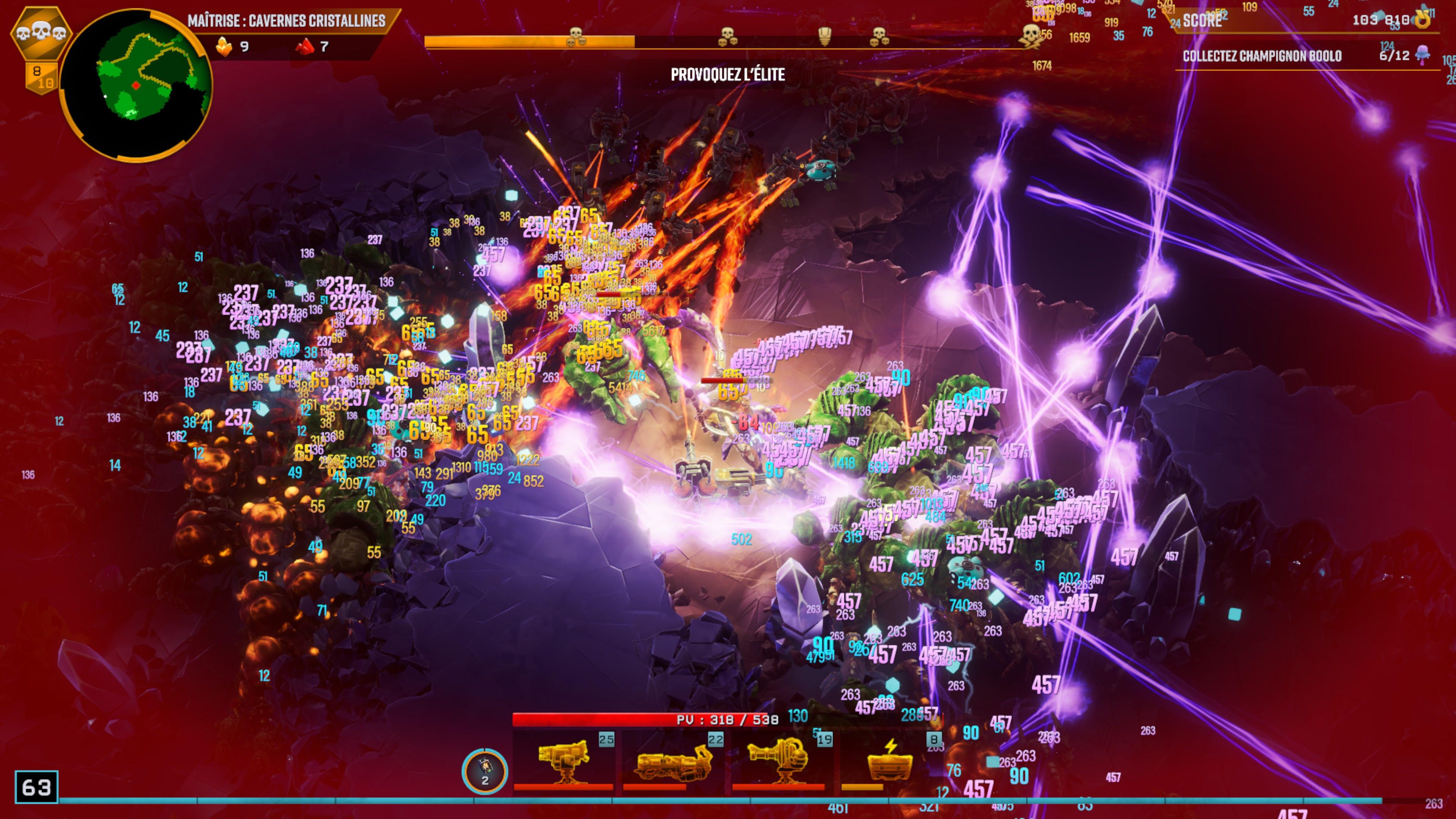This screenshot has height=819, width=1456.
Task: Click the circular consumable icon showing 2
Action: (x=485, y=770)
